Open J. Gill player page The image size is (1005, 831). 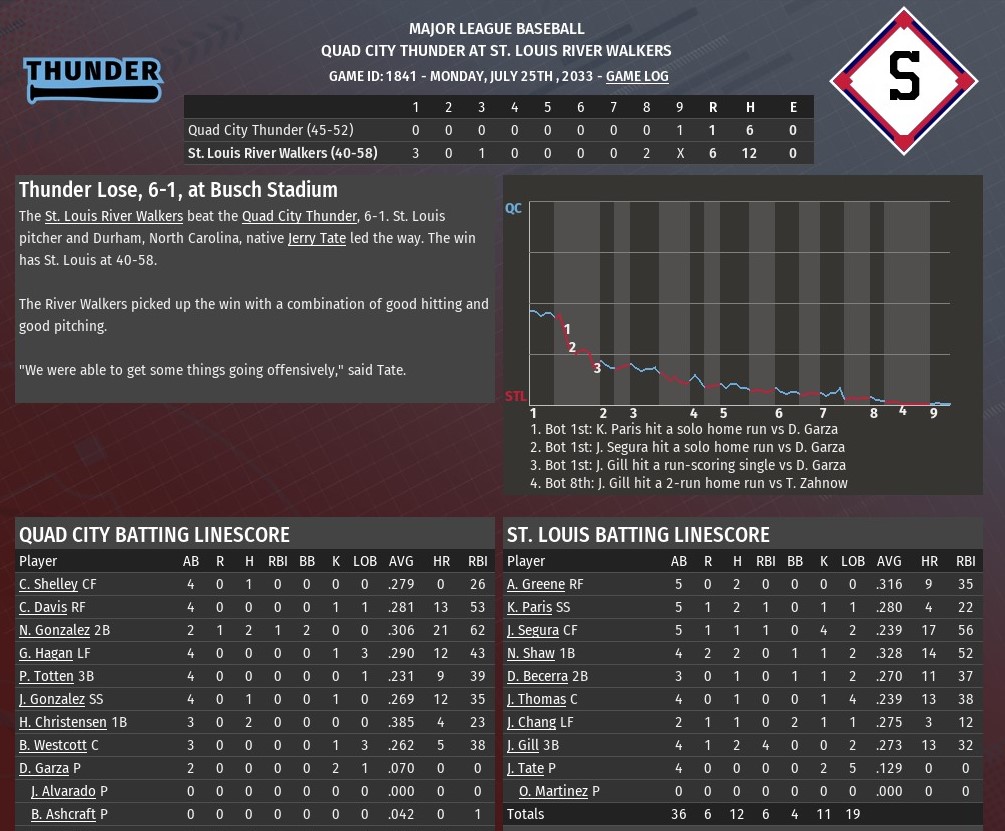pos(523,745)
